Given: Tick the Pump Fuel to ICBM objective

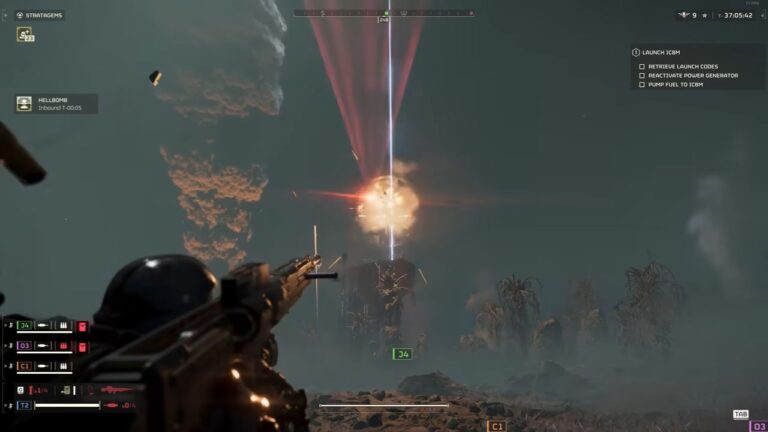Looking at the screenshot, I should tap(642, 84).
